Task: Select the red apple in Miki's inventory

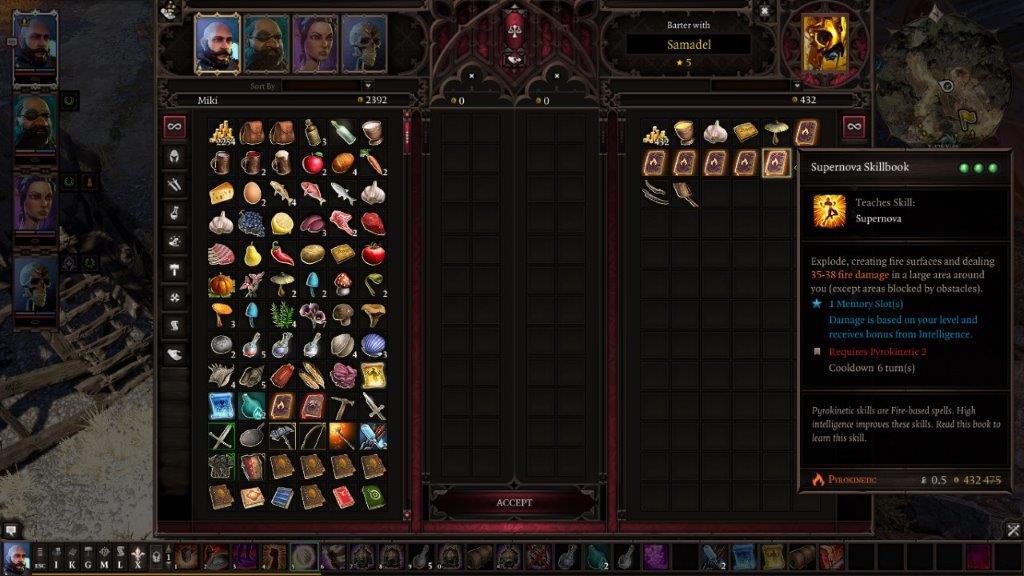Action: coord(312,162)
